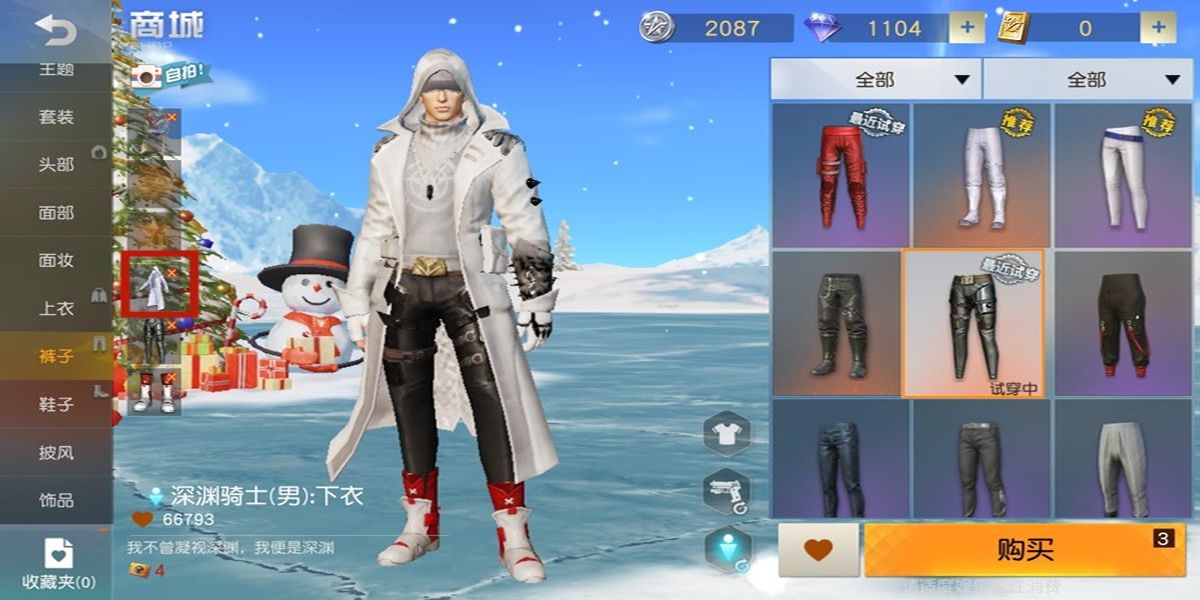The image size is (1200, 600).
Task: Switch to the 套装 category tab
Action: click(56, 117)
